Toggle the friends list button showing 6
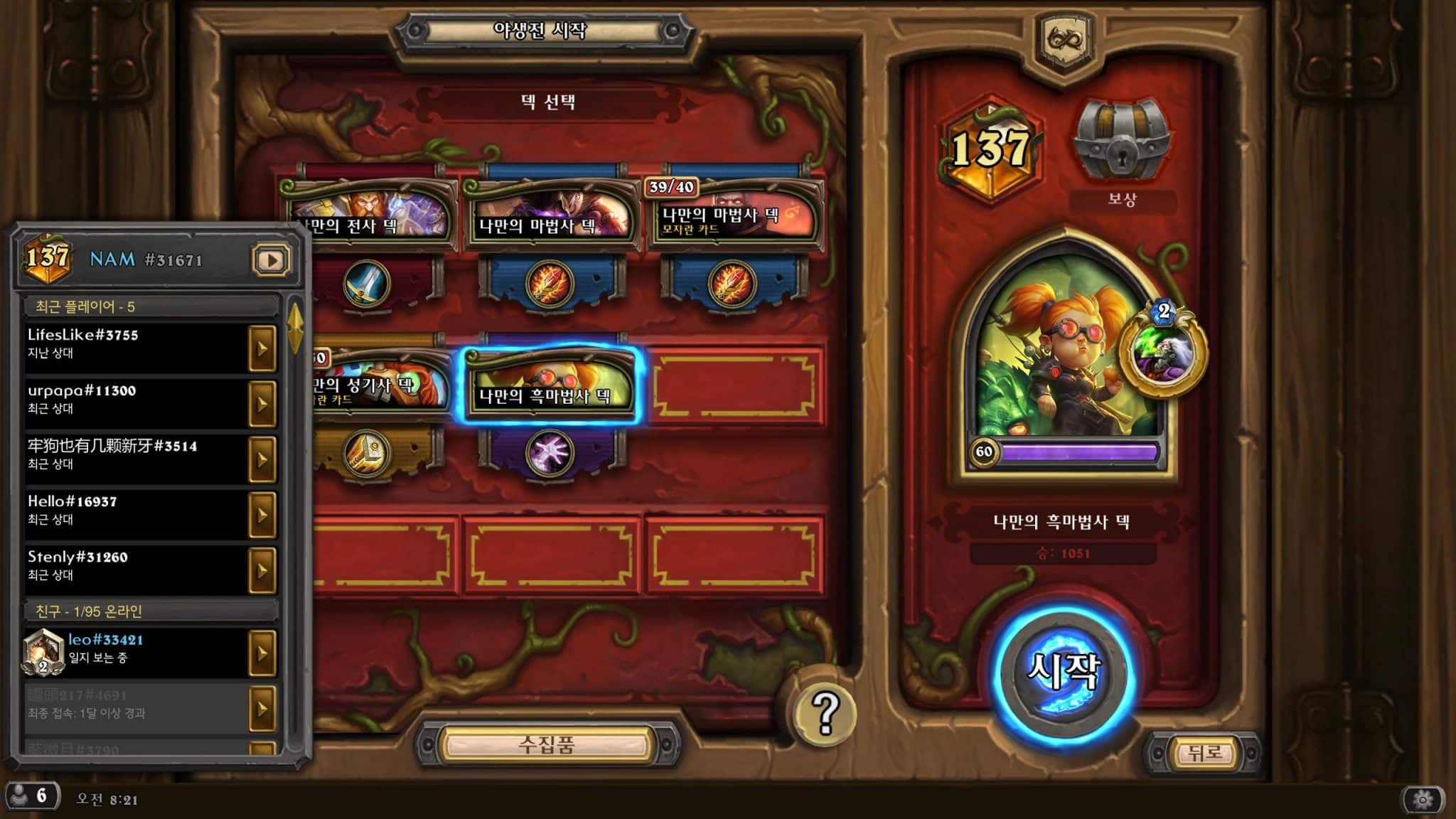The image size is (1456, 819). coord(32,796)
